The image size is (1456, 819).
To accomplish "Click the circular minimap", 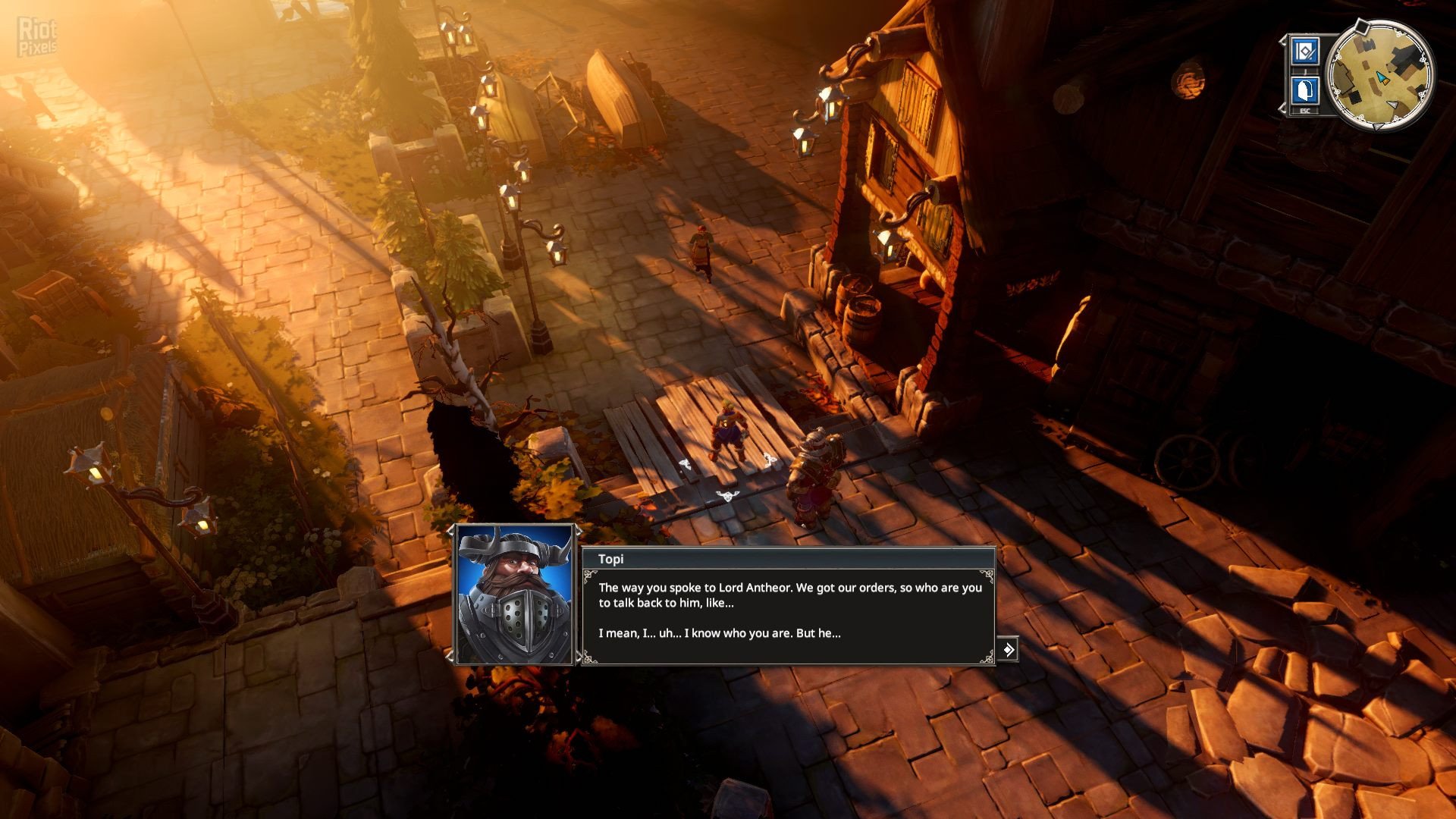I will pos(1380,76).
